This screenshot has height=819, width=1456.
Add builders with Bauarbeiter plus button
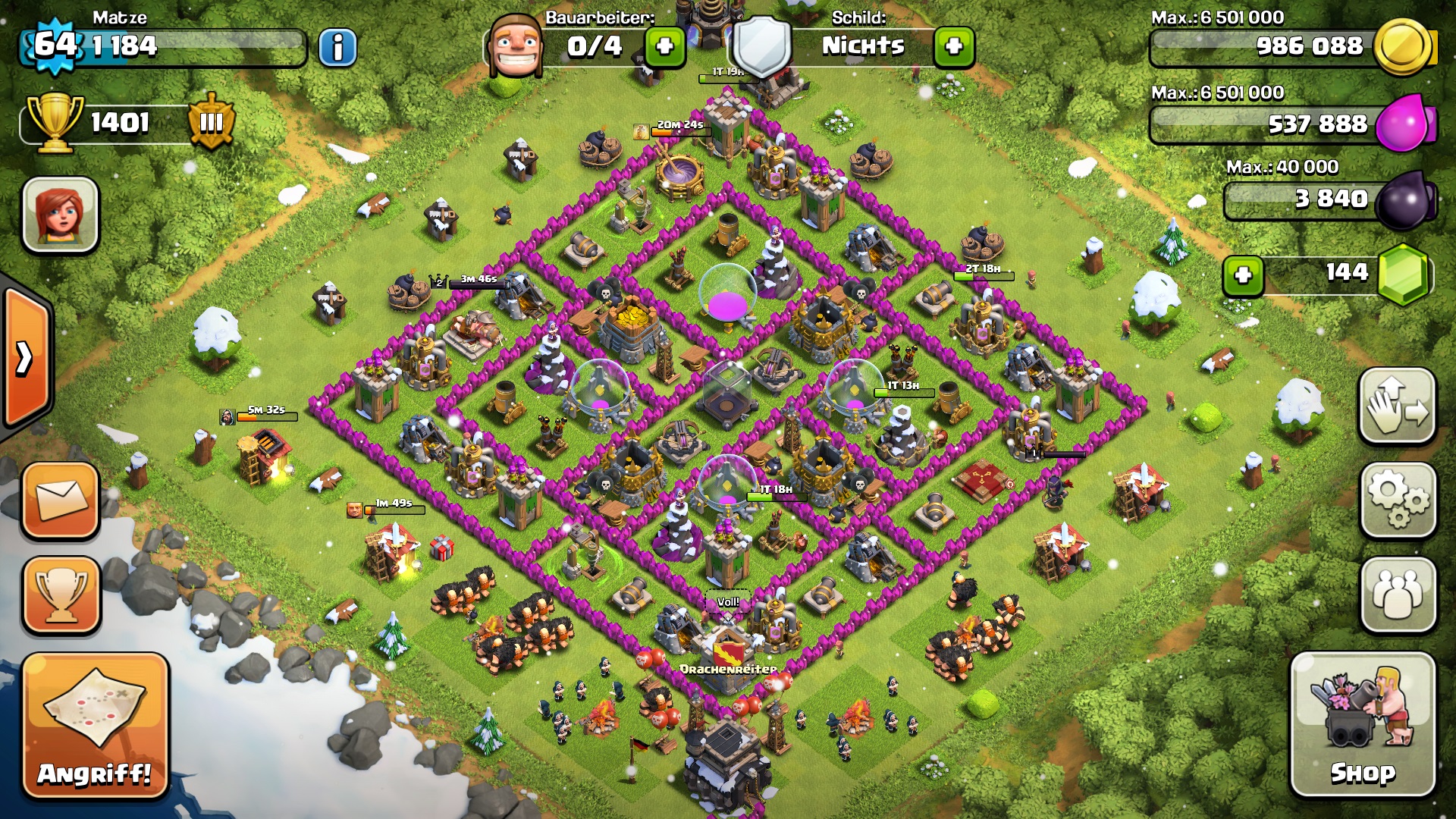(x=665, y=47)
